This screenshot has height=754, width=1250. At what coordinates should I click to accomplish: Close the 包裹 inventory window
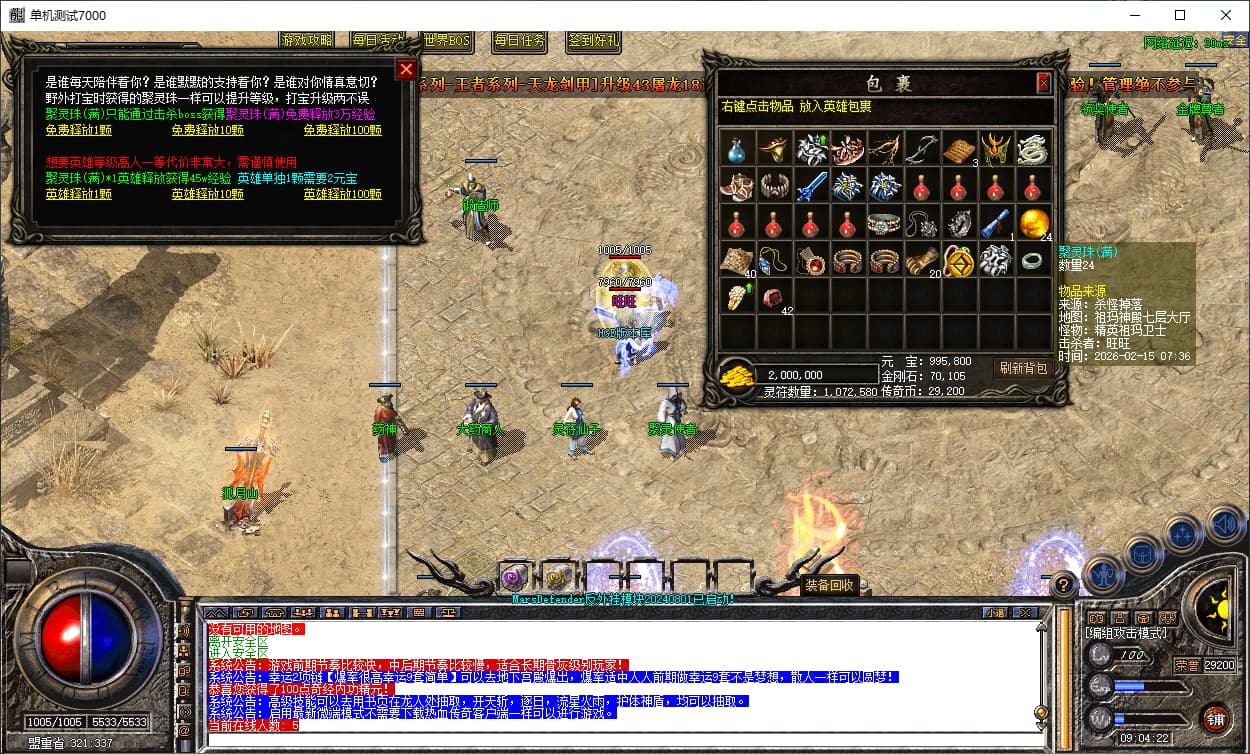point(1043,83)
